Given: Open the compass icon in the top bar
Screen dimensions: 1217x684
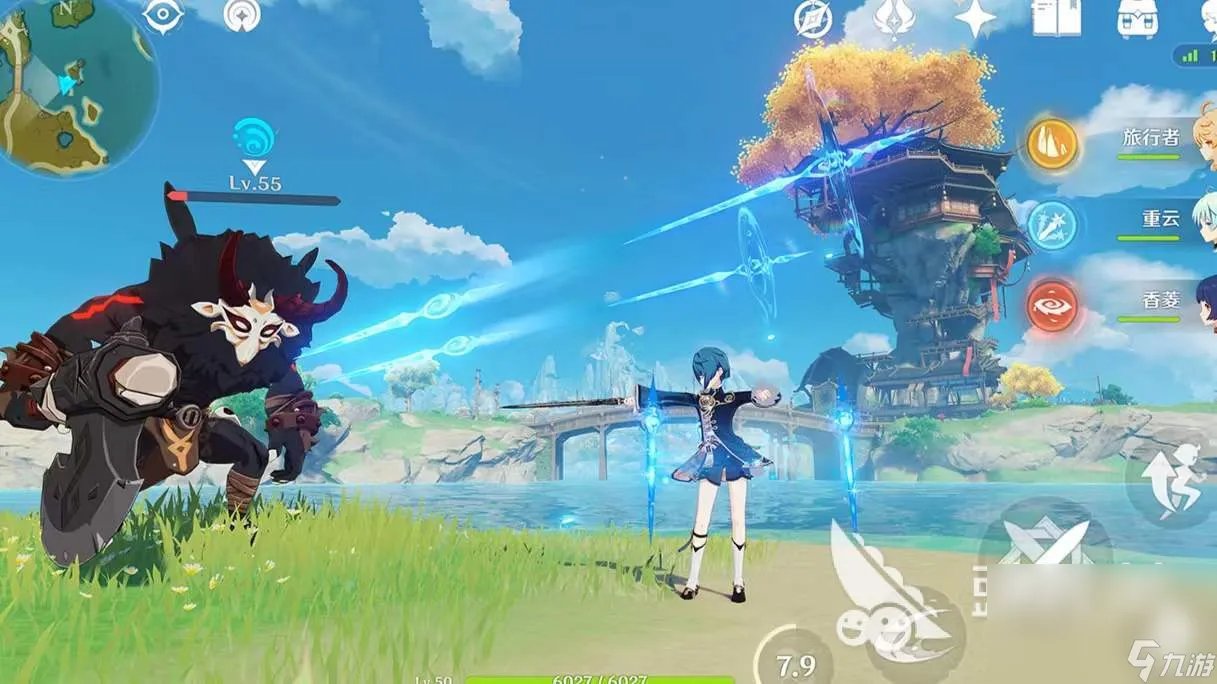Looking at the screenshot, I should click(x=813, y=18).
